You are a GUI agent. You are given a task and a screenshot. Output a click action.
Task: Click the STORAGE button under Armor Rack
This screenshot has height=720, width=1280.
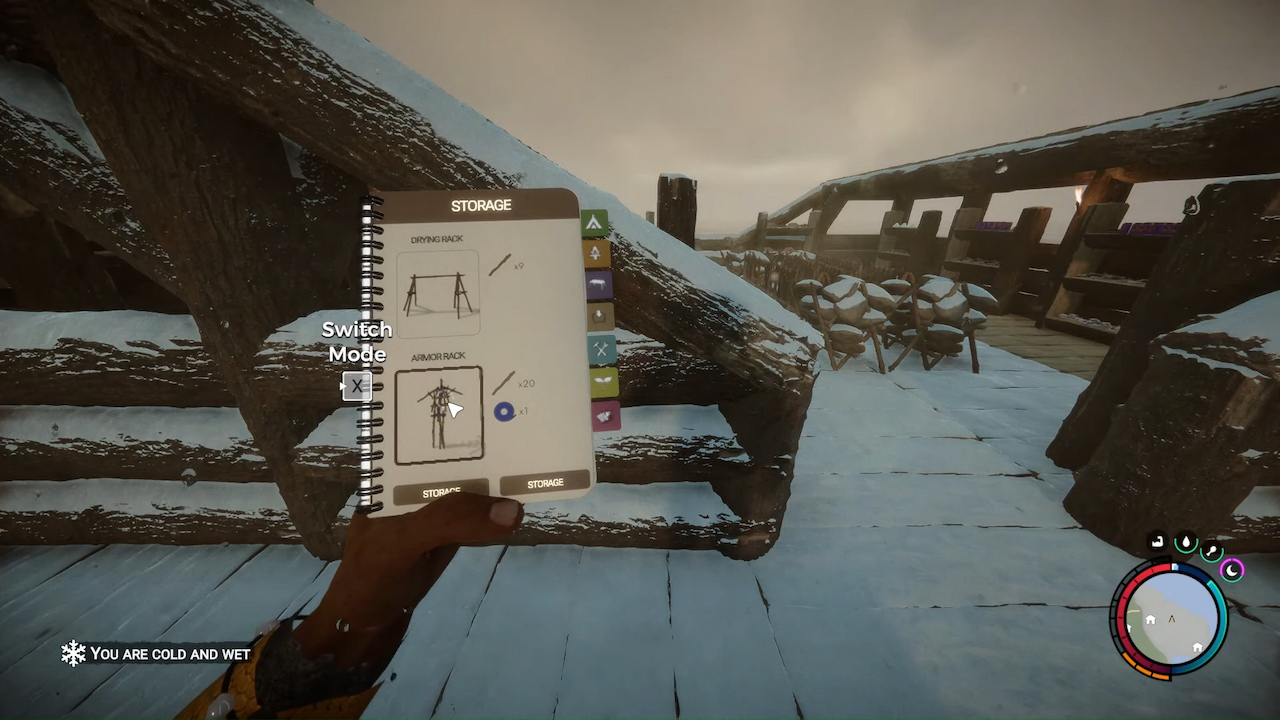click(543, 483)
